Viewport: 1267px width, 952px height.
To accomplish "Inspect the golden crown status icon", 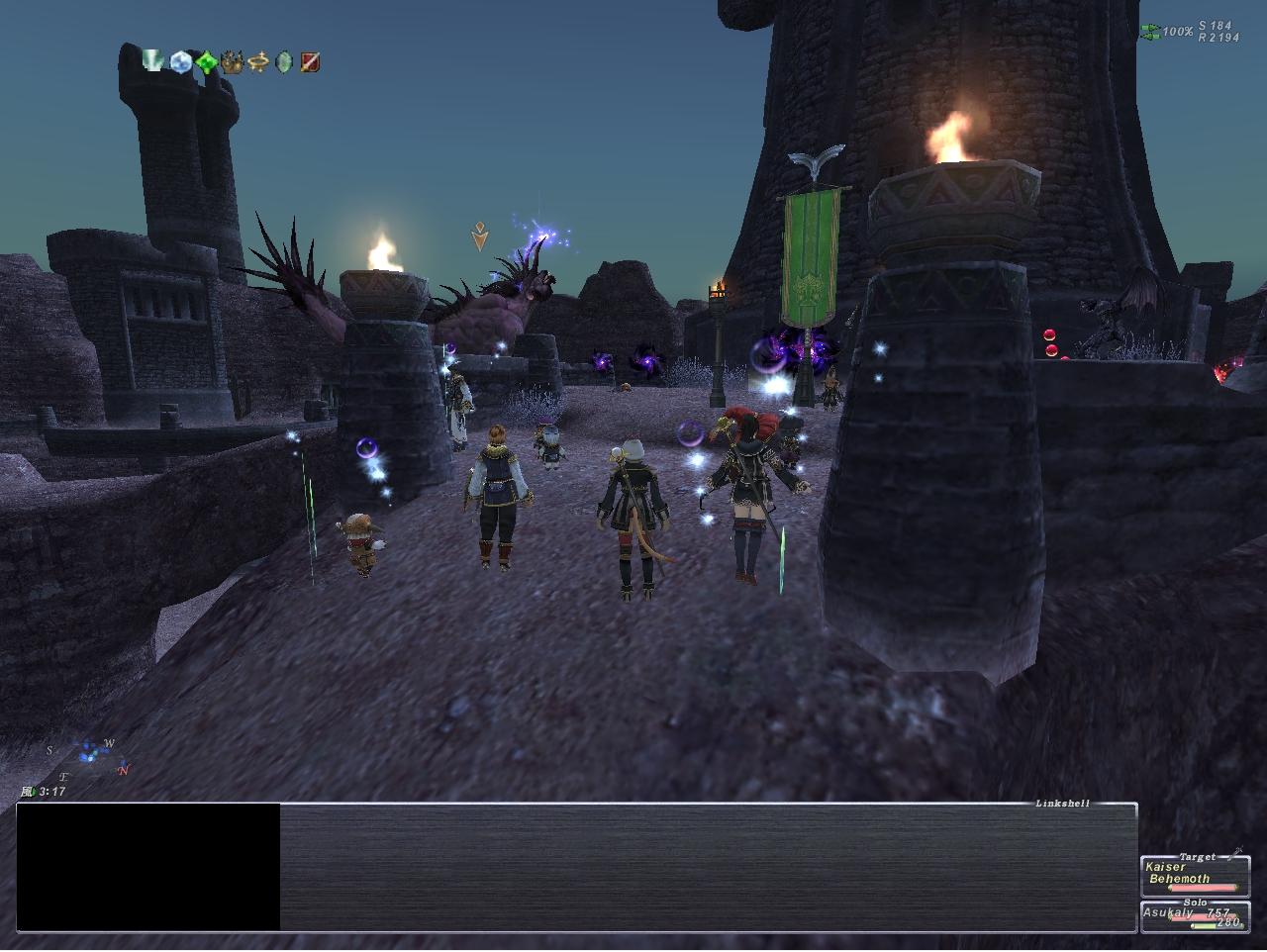I will pos(233,63).
